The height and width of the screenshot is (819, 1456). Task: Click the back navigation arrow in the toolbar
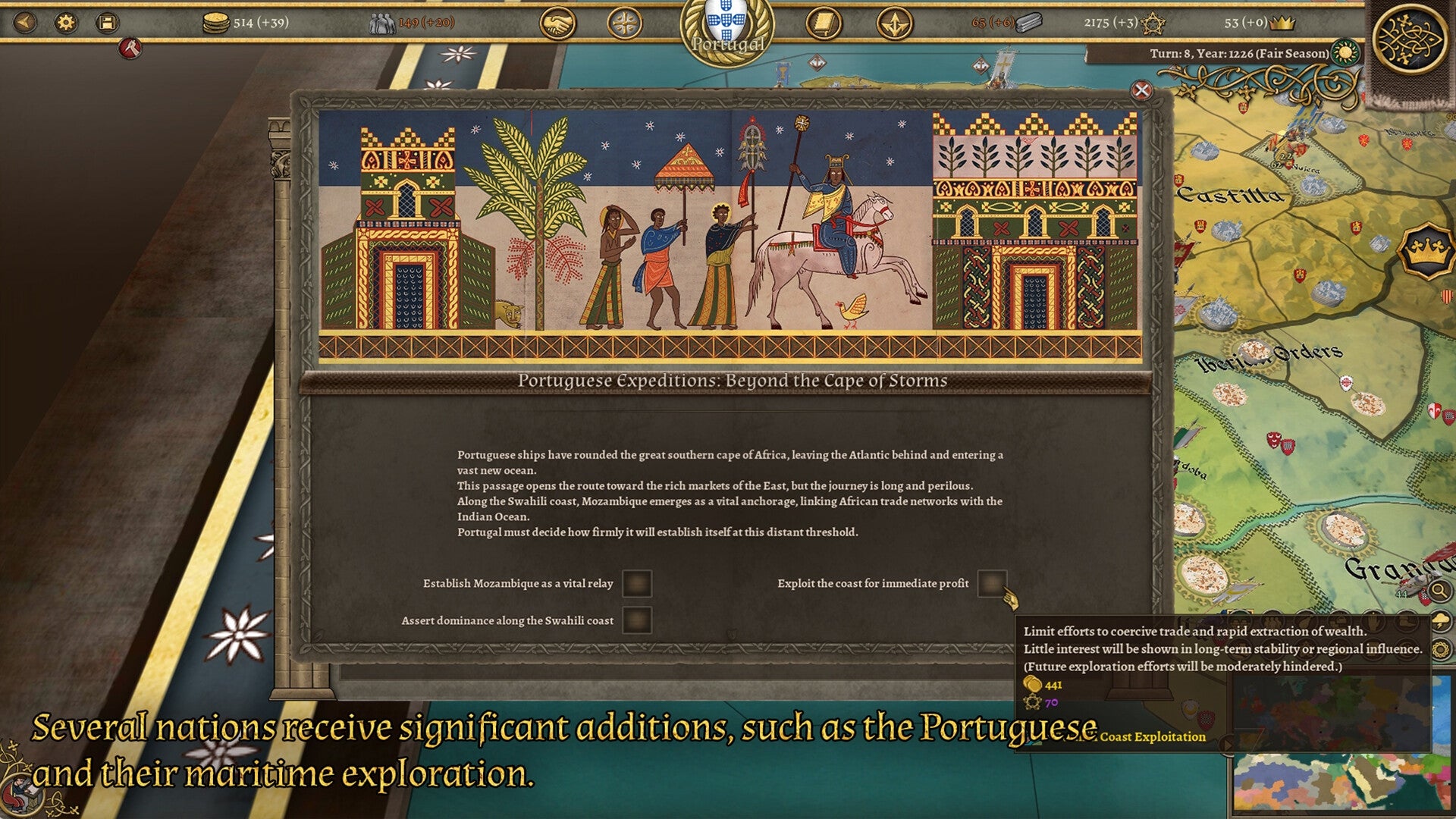[x=24, y=23]
